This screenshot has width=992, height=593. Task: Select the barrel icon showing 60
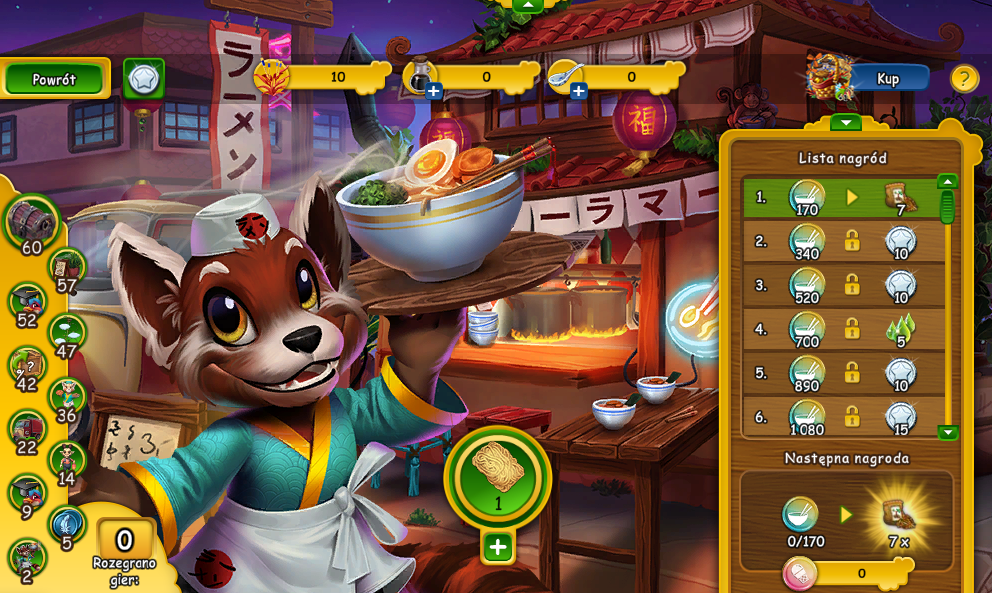[x=31, y=222]
